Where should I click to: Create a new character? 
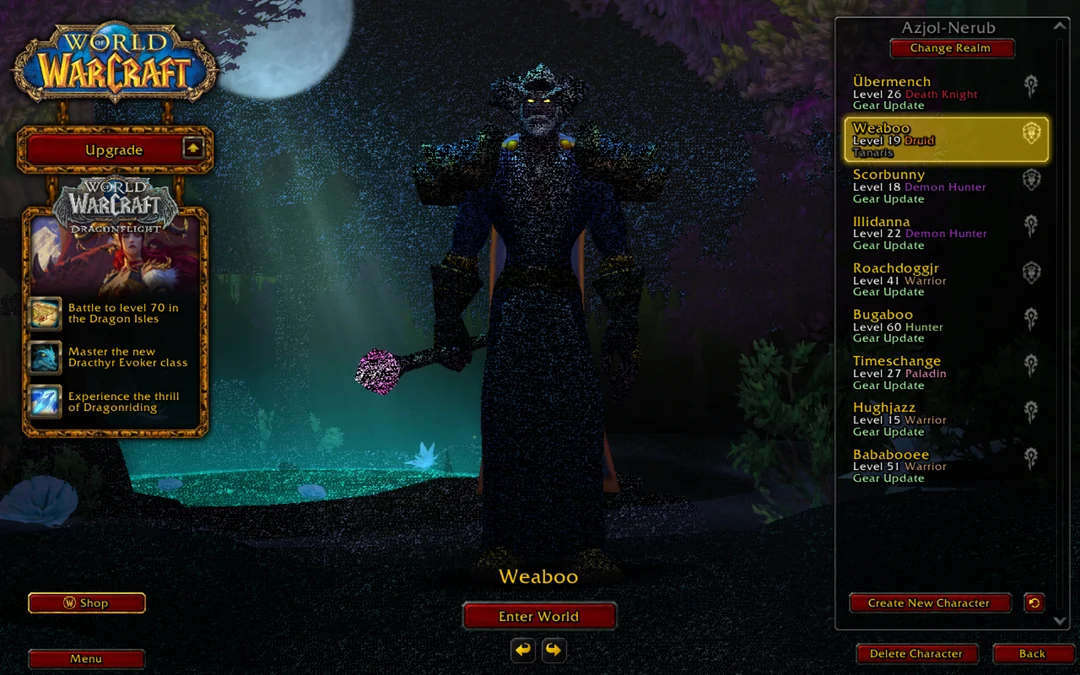pyautogui.click(x=929, y=603)
